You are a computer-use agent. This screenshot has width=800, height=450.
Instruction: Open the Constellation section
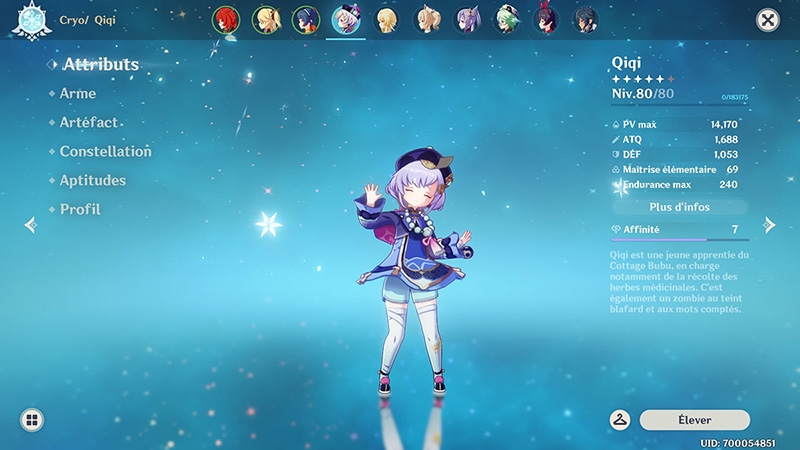coord(105,151)
